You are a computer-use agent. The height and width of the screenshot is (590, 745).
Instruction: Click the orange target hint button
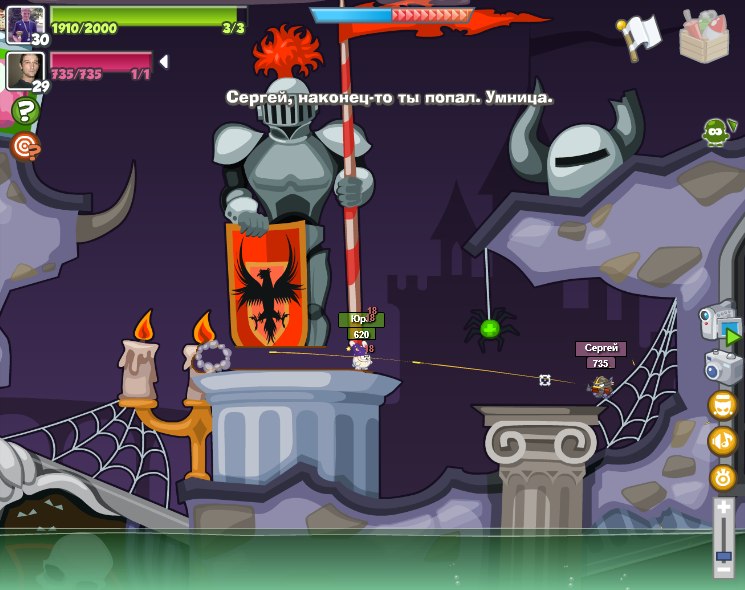tap(24, 146)
